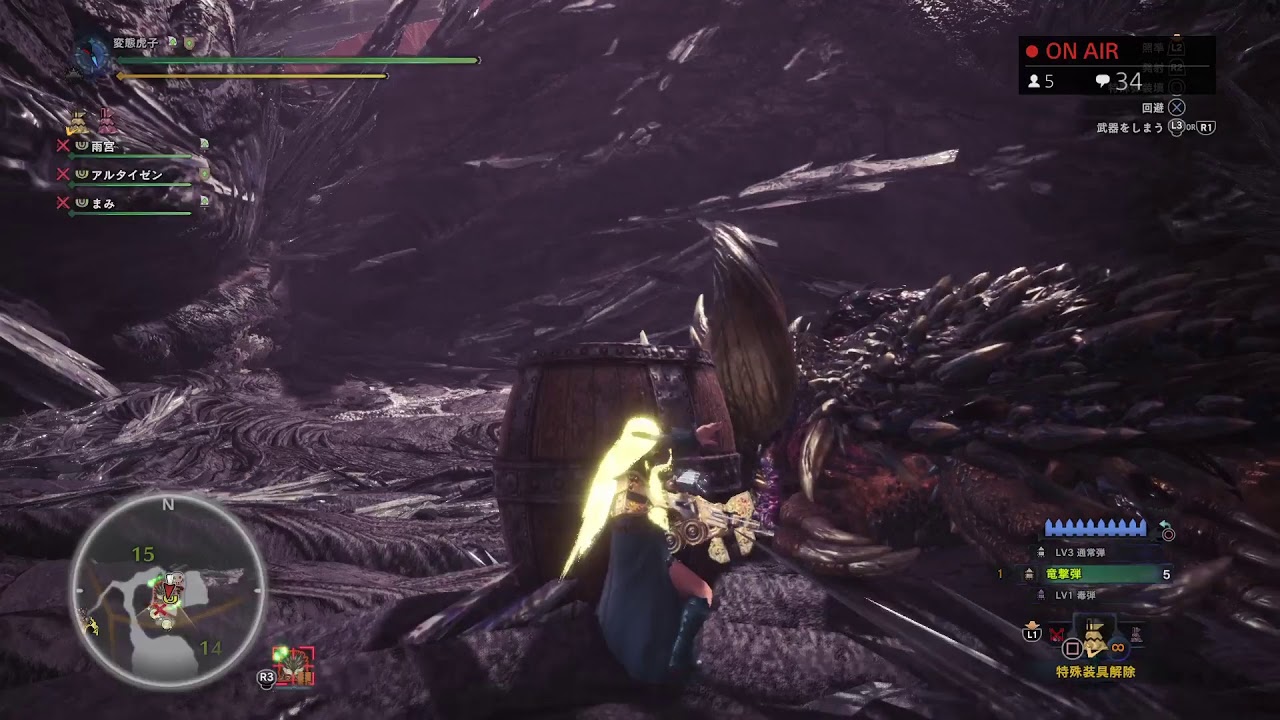The height and width of the screenshot is (720, 1280).
Task: Click the red X status beside 雨宮
Action: [63, 144]
